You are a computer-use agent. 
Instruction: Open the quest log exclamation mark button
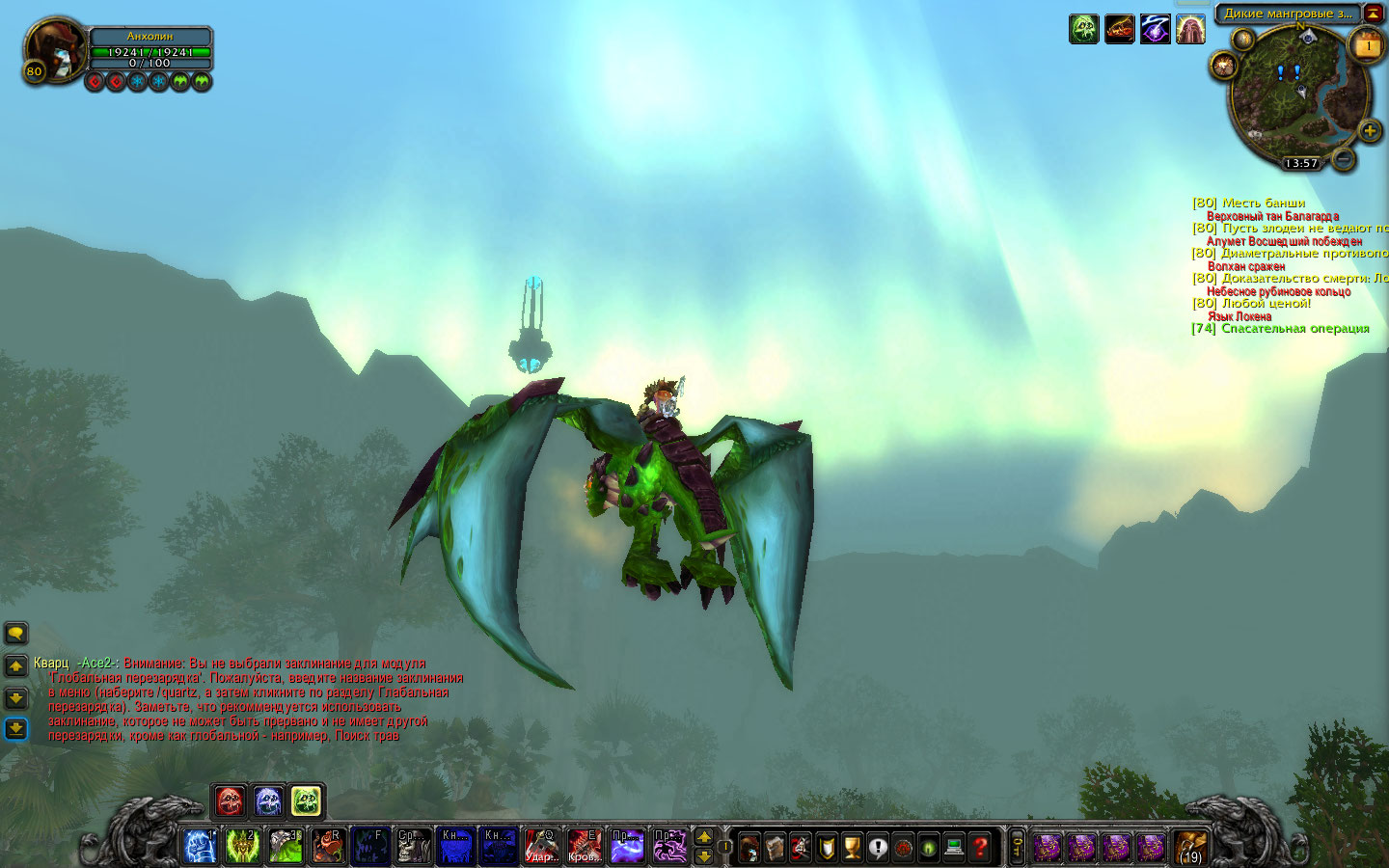pyautogui.click(x=877, y=848)
